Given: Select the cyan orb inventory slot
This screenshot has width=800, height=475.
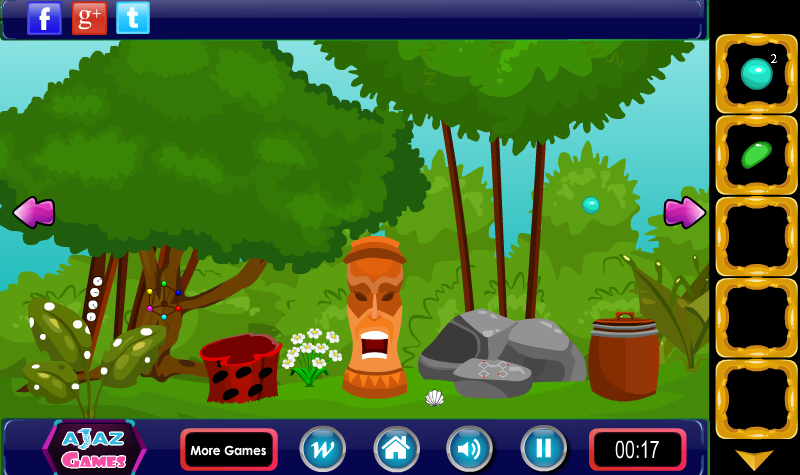Looking at the screenshot, I should [x=756, y=73].
